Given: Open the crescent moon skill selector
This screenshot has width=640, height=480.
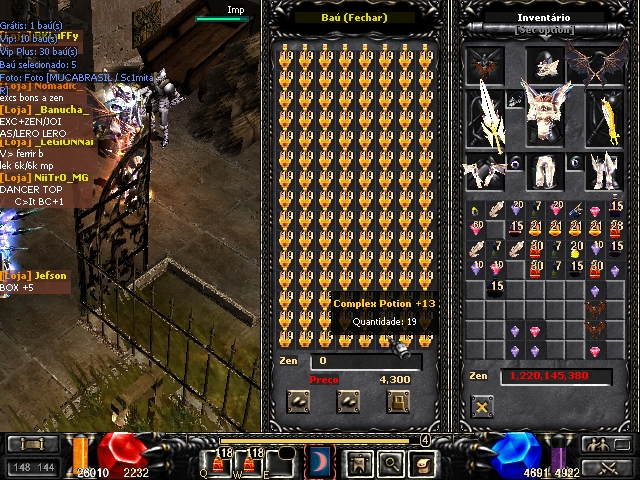Looking at the screenshot, I should point(321,462).
